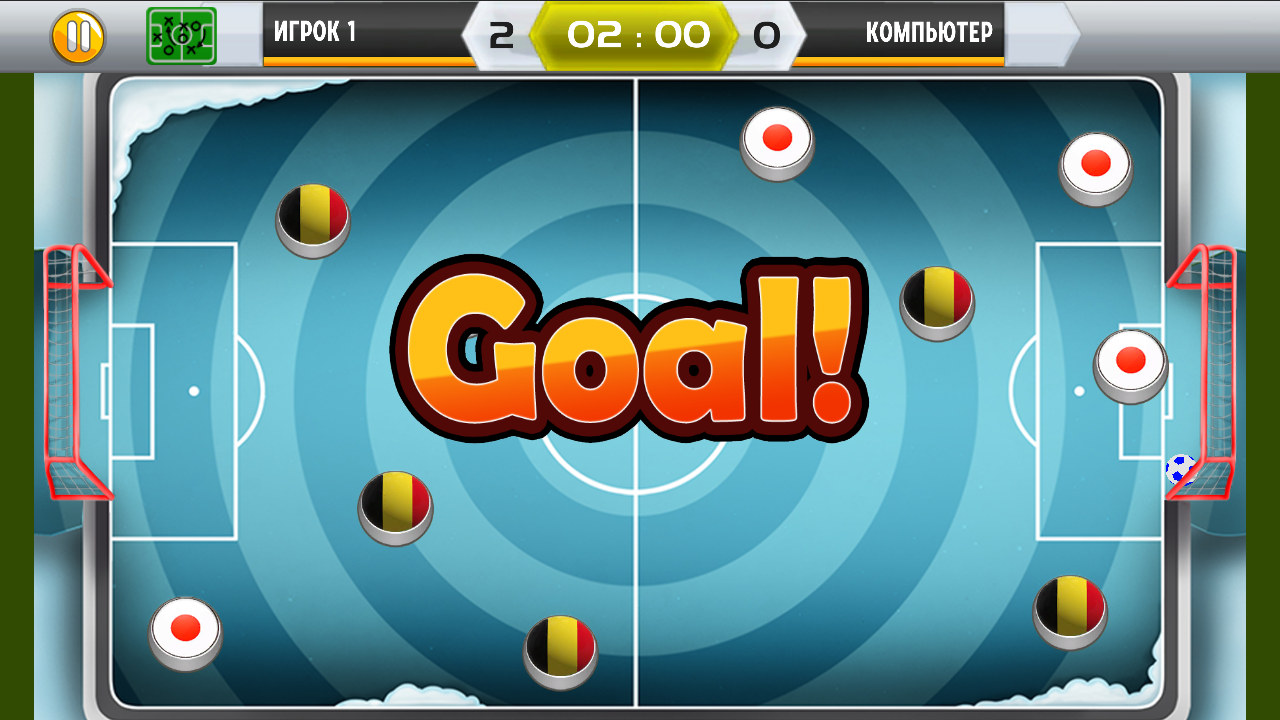Select the soccer ball inside the right goal
The width and height of the screenshot is (1280, 720).
pyautogui.click(x=1180, y=467)
